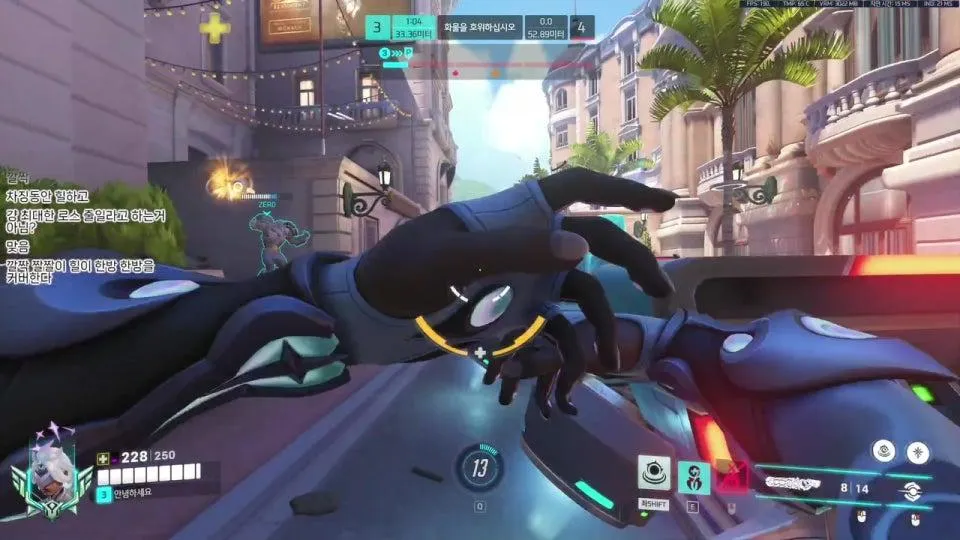Use the teal Protection Suzu ability

click(694, 477)
